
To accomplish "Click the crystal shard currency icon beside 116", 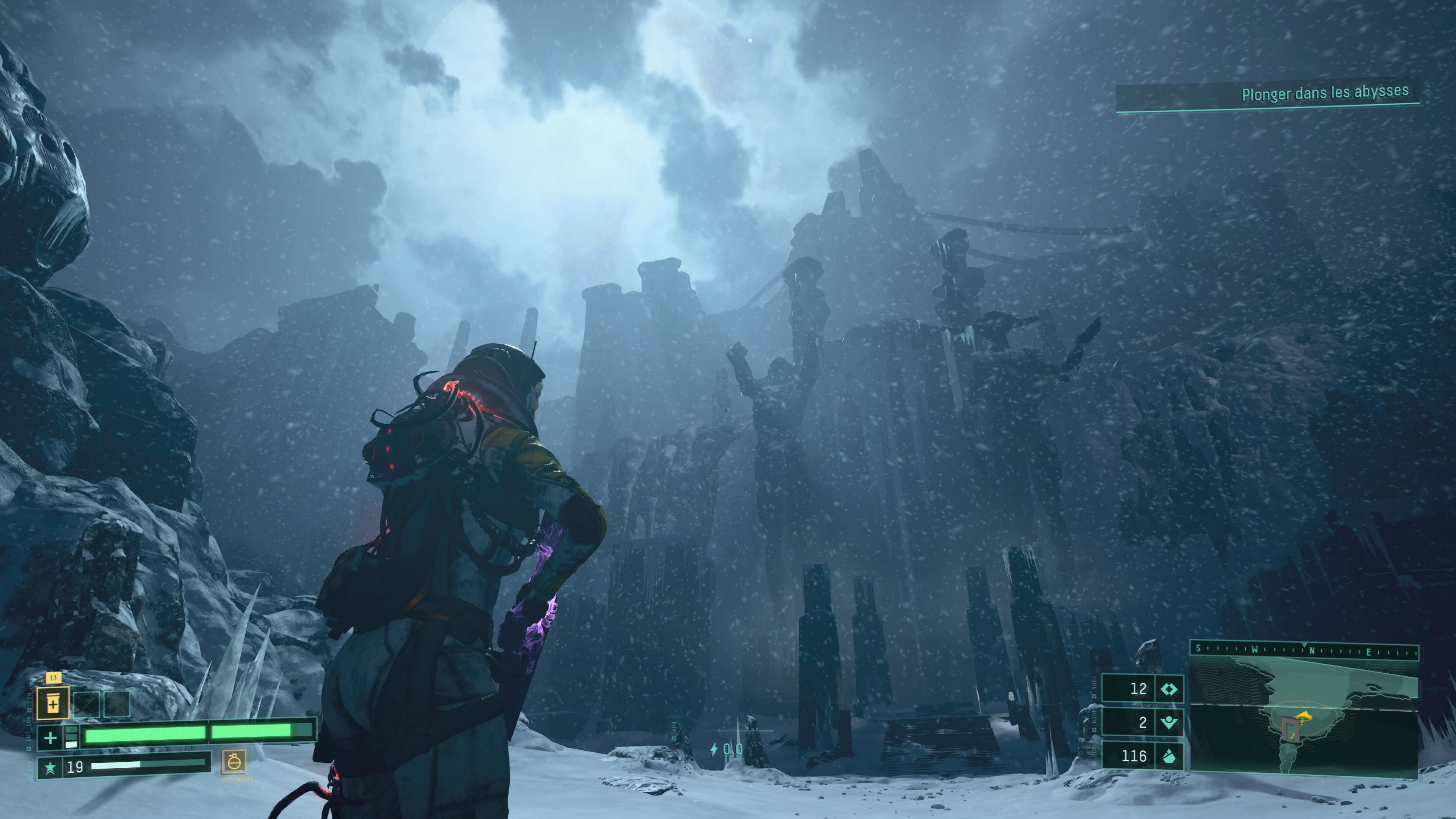I will coord(1169,756).
